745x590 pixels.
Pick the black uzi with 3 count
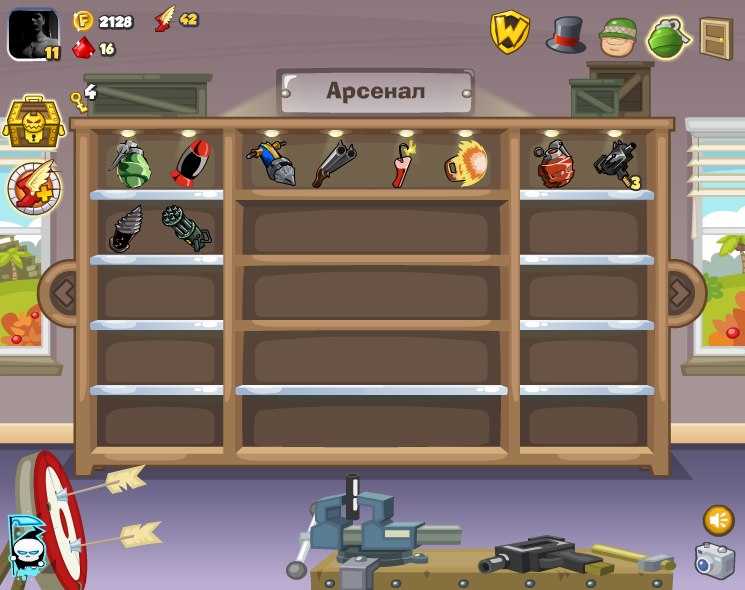614,163
